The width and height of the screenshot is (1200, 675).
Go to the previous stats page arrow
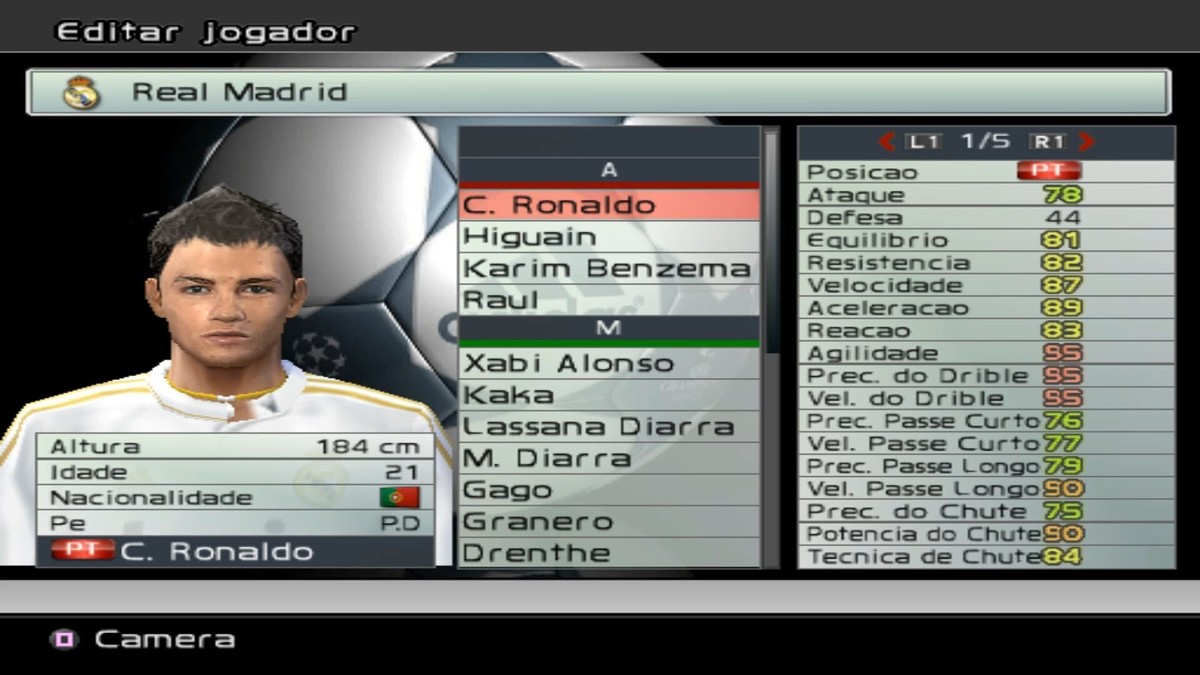tap(886, 142)
